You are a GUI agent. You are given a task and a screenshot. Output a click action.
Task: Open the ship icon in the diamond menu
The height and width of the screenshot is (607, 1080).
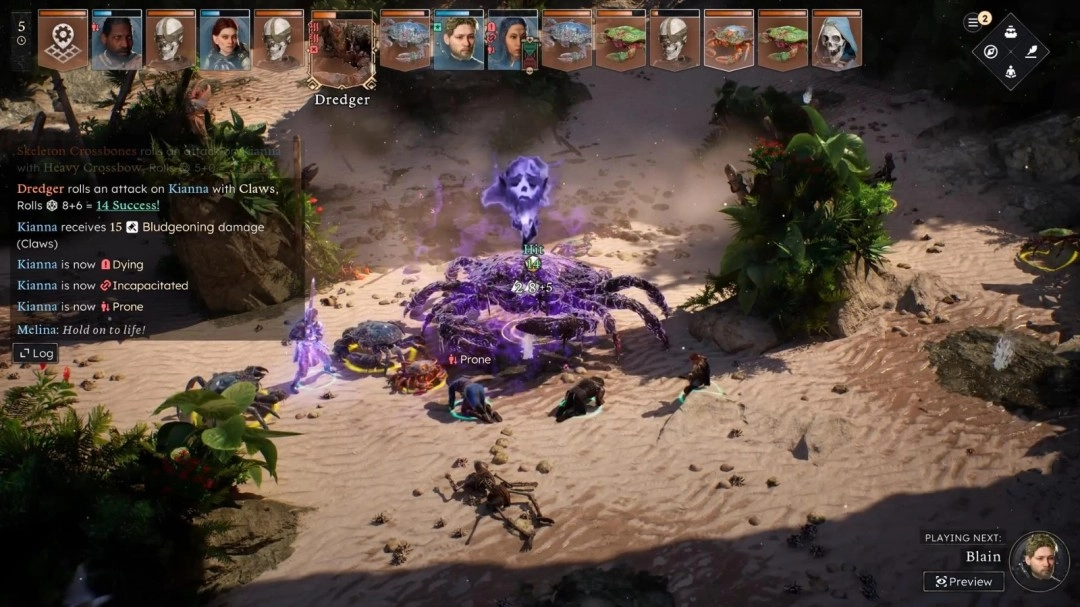pyautogui.click(x=1010, y=30)
